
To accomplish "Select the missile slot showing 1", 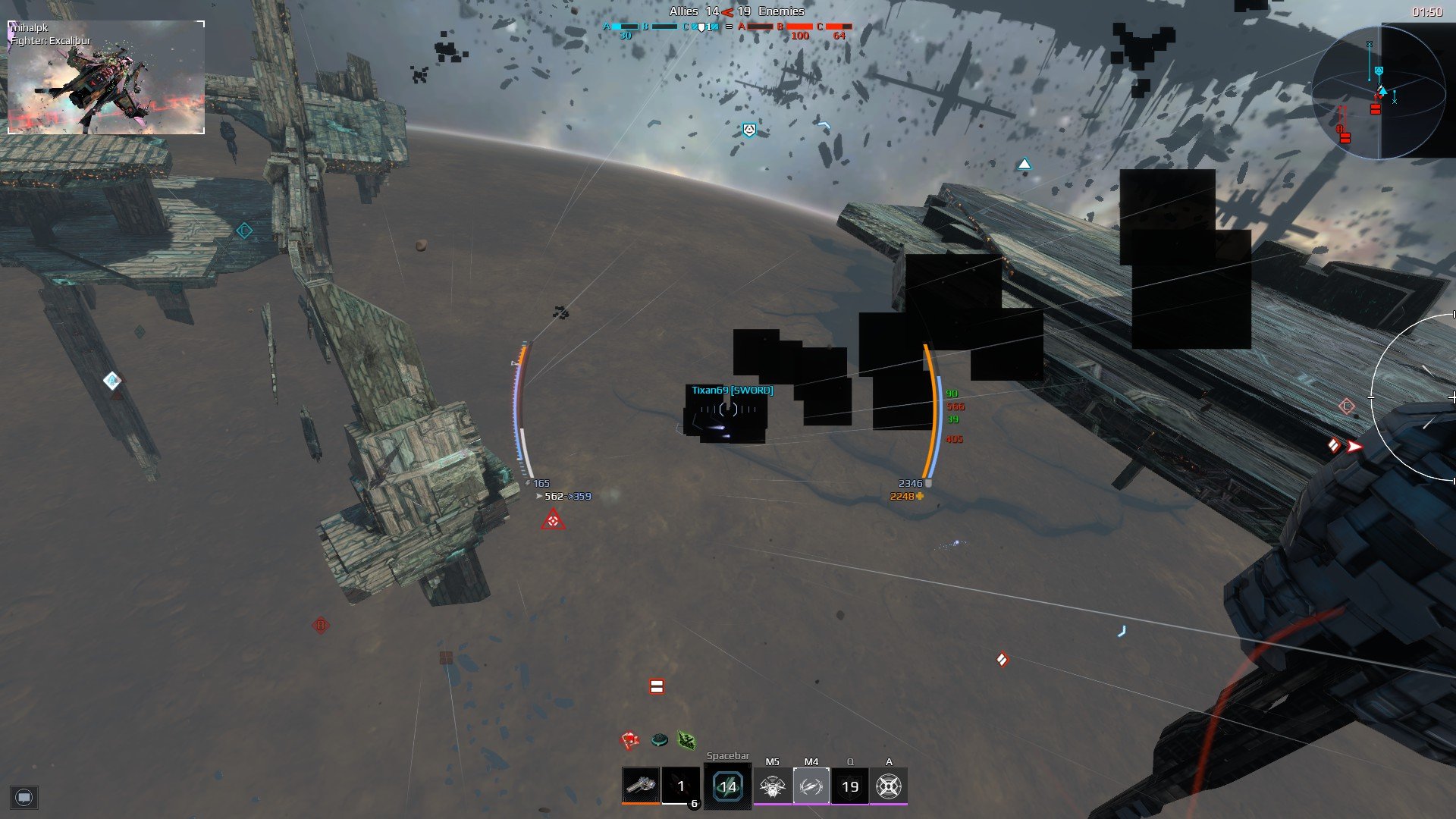I will click(680, 786).
